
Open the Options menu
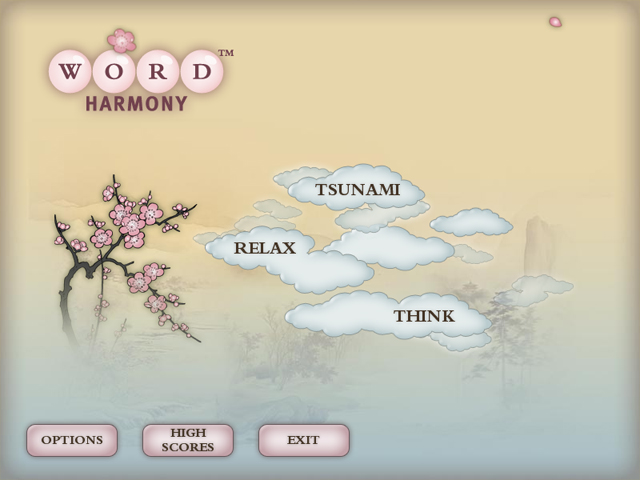pos(72,440)
